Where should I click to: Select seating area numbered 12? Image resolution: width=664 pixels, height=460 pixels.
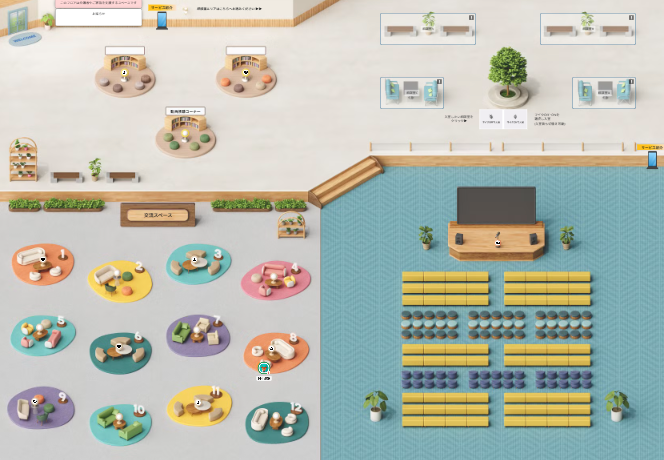click(276, 421)
